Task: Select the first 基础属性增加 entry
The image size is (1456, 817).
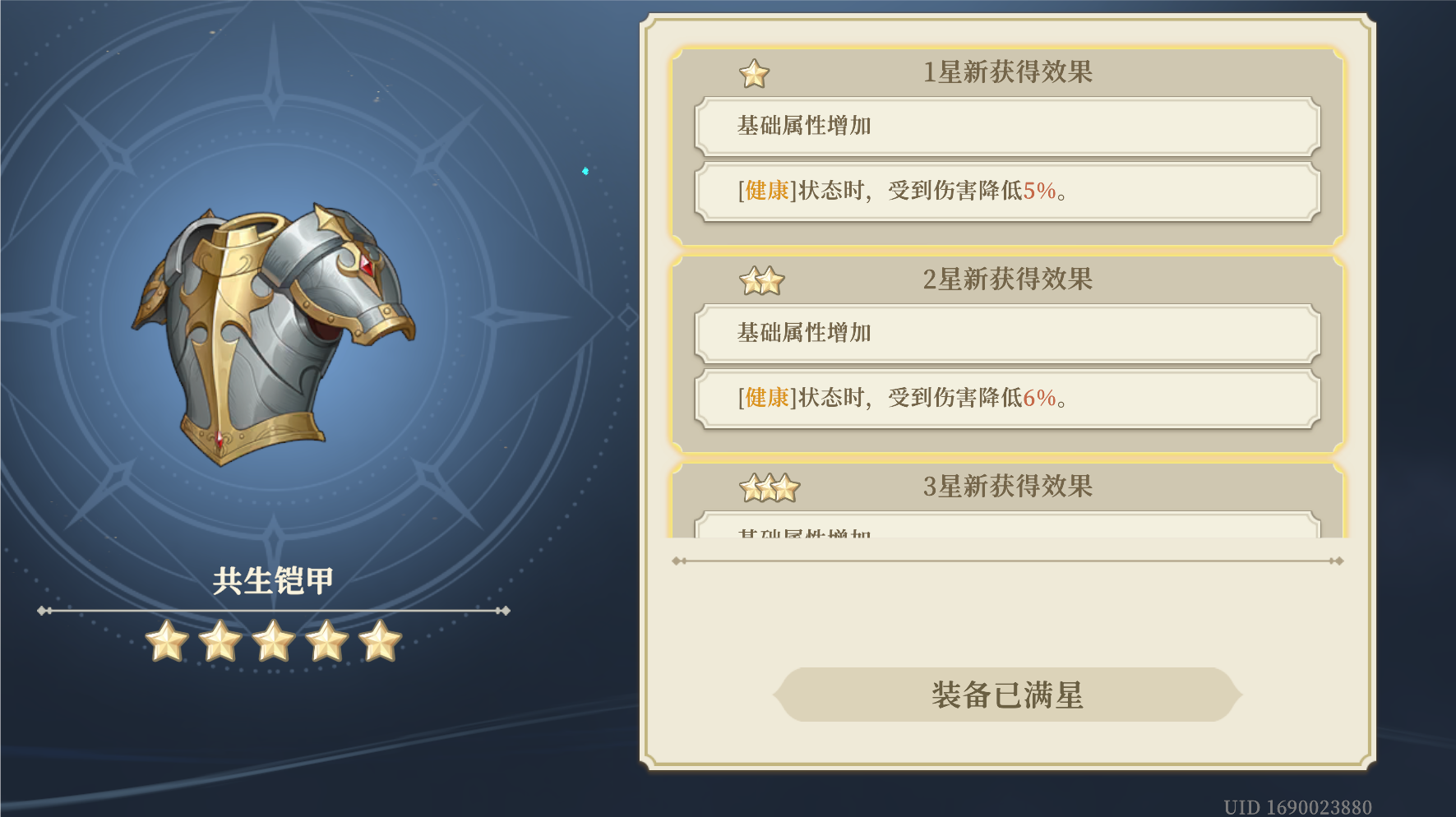Action: (1007, 125)
